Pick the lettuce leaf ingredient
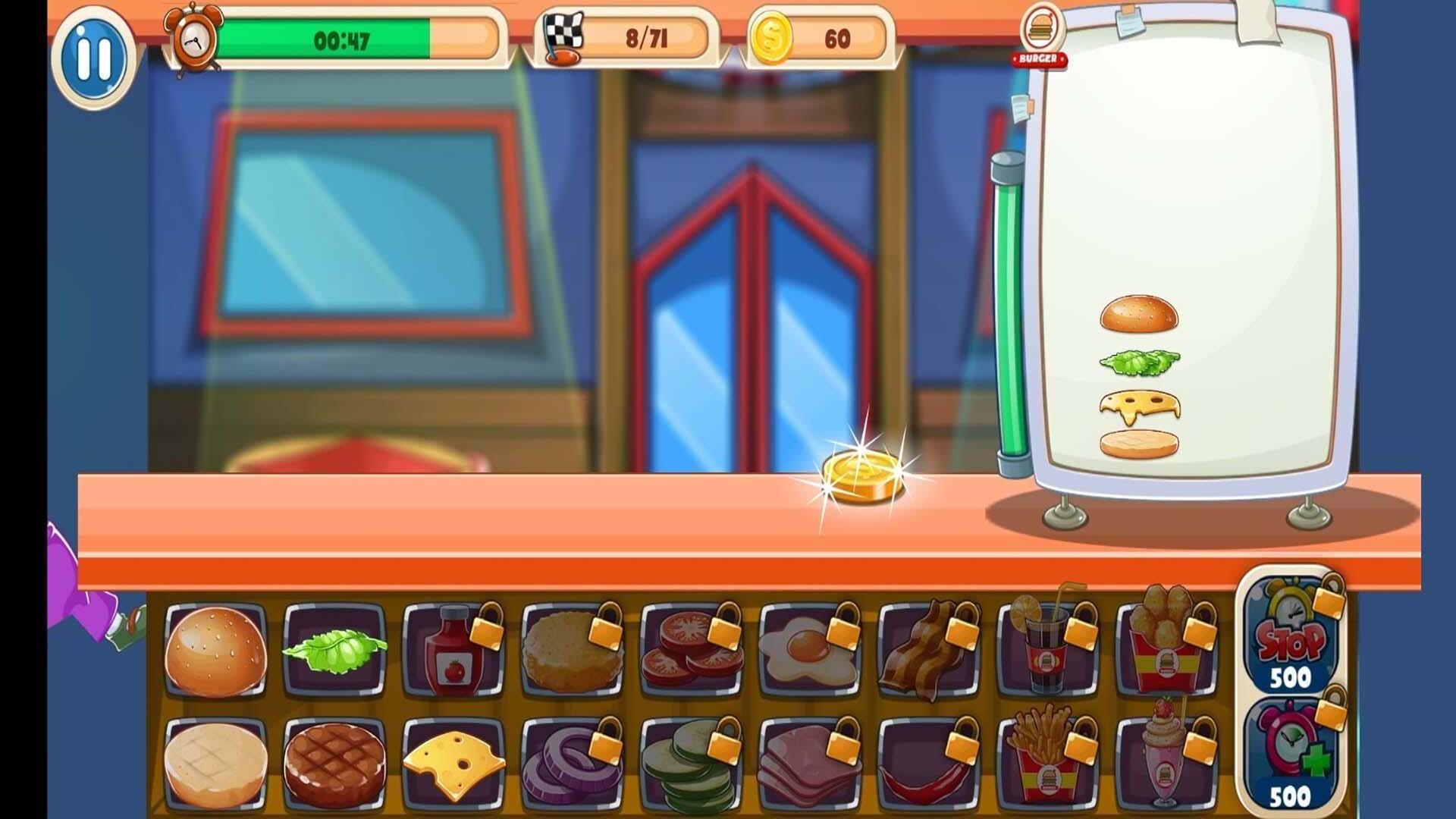 click(334, 649)
